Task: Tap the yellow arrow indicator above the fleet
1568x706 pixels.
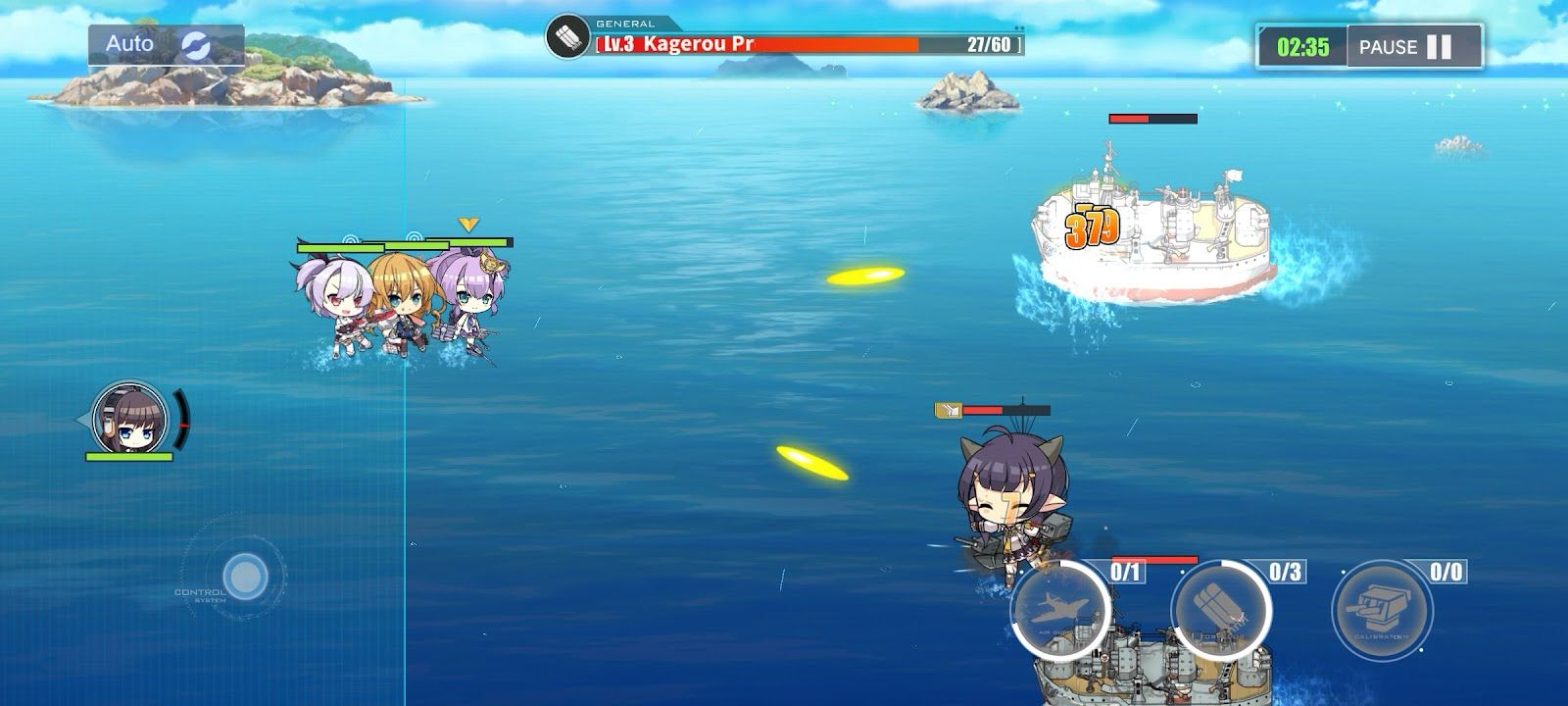Action: point(468,224)
